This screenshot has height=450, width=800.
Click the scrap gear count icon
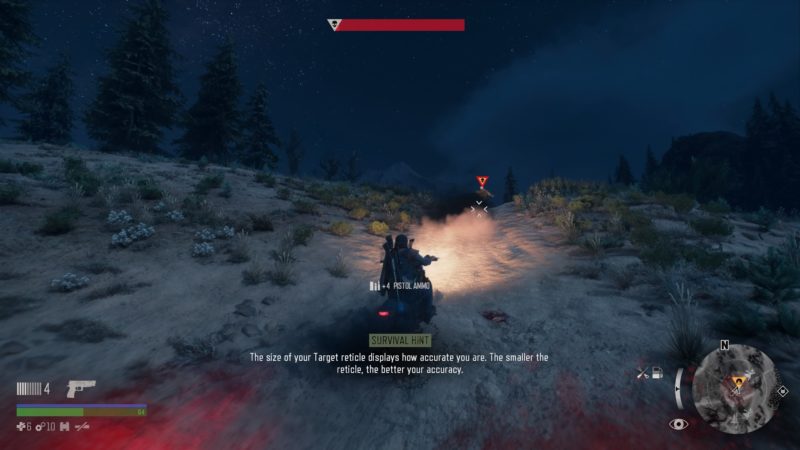40,427
